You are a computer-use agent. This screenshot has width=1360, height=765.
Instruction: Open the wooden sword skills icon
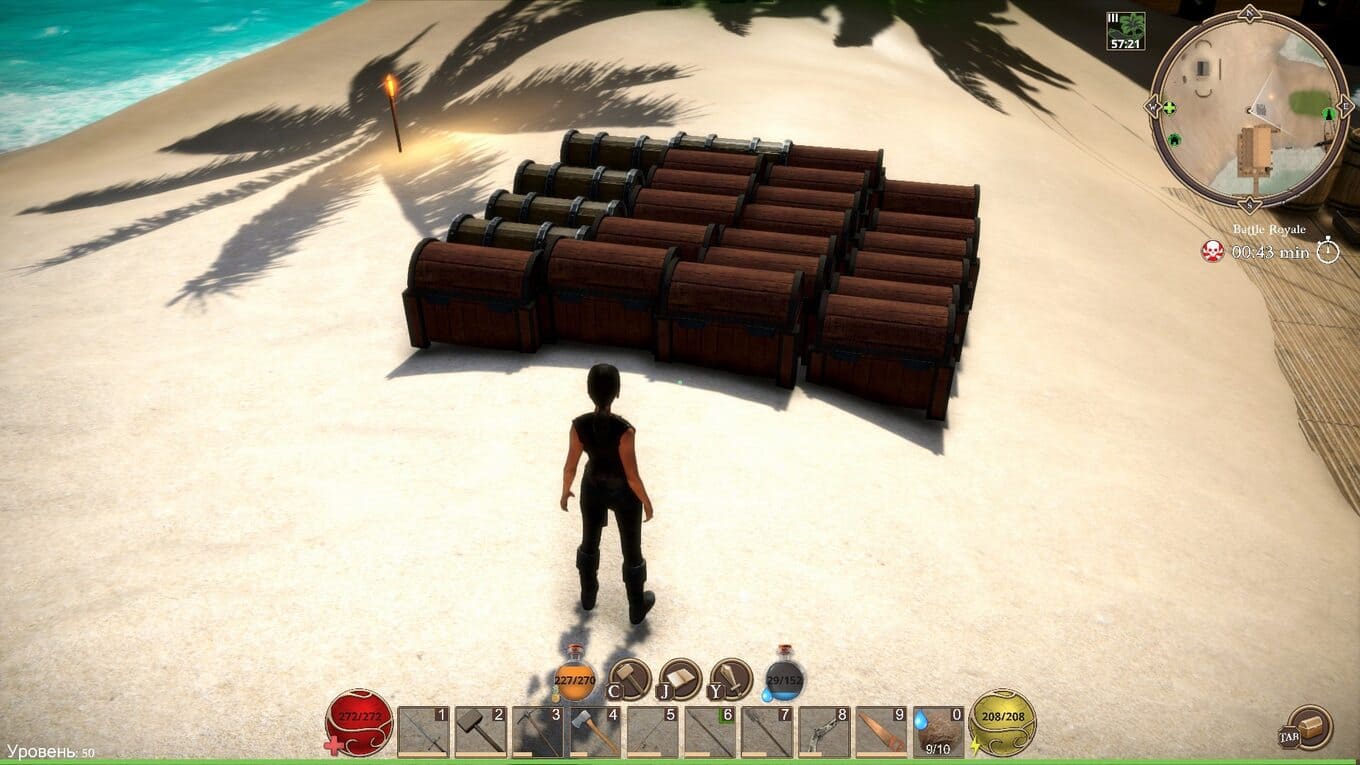[732, 679]
